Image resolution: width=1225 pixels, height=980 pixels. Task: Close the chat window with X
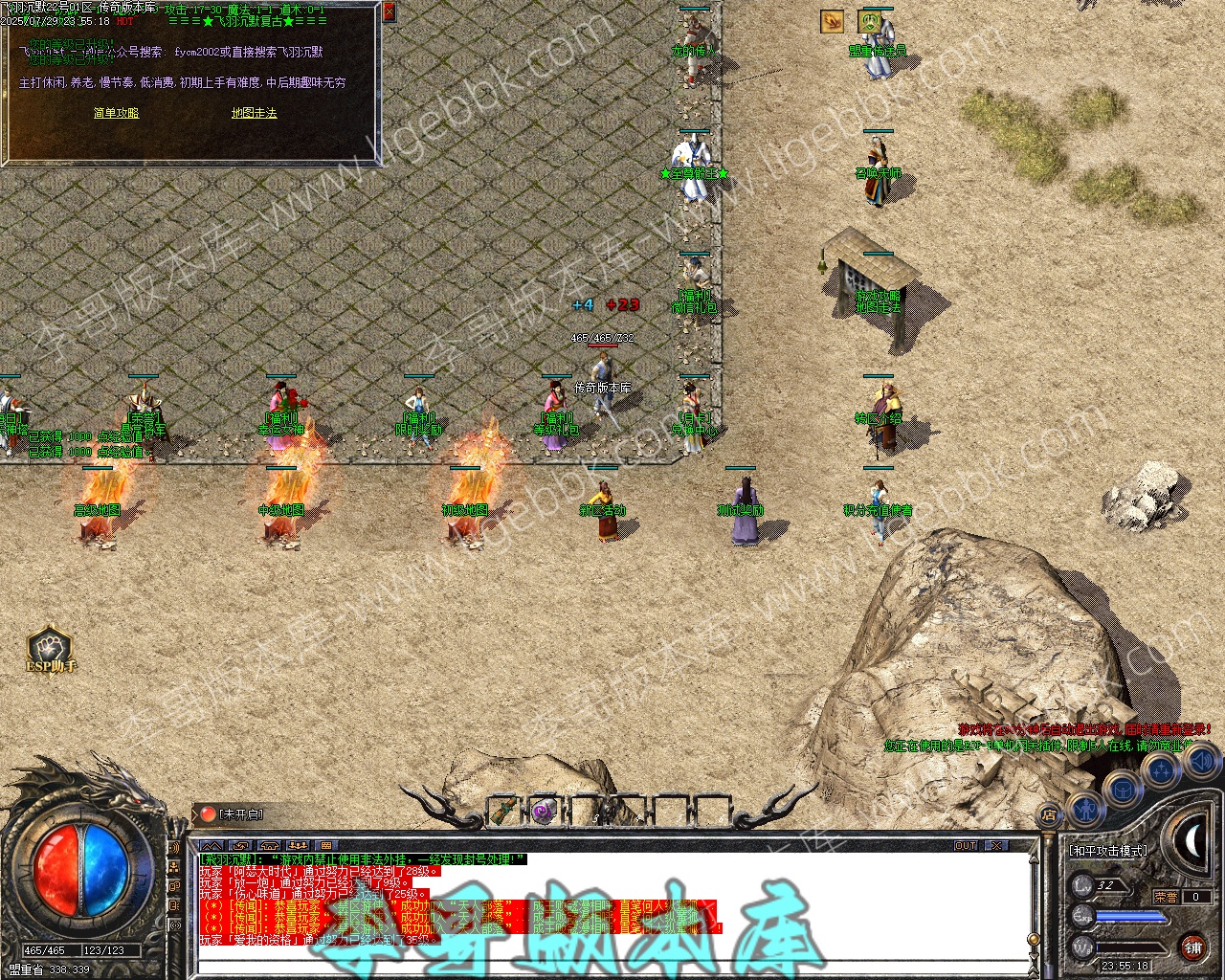pos(997,846)
